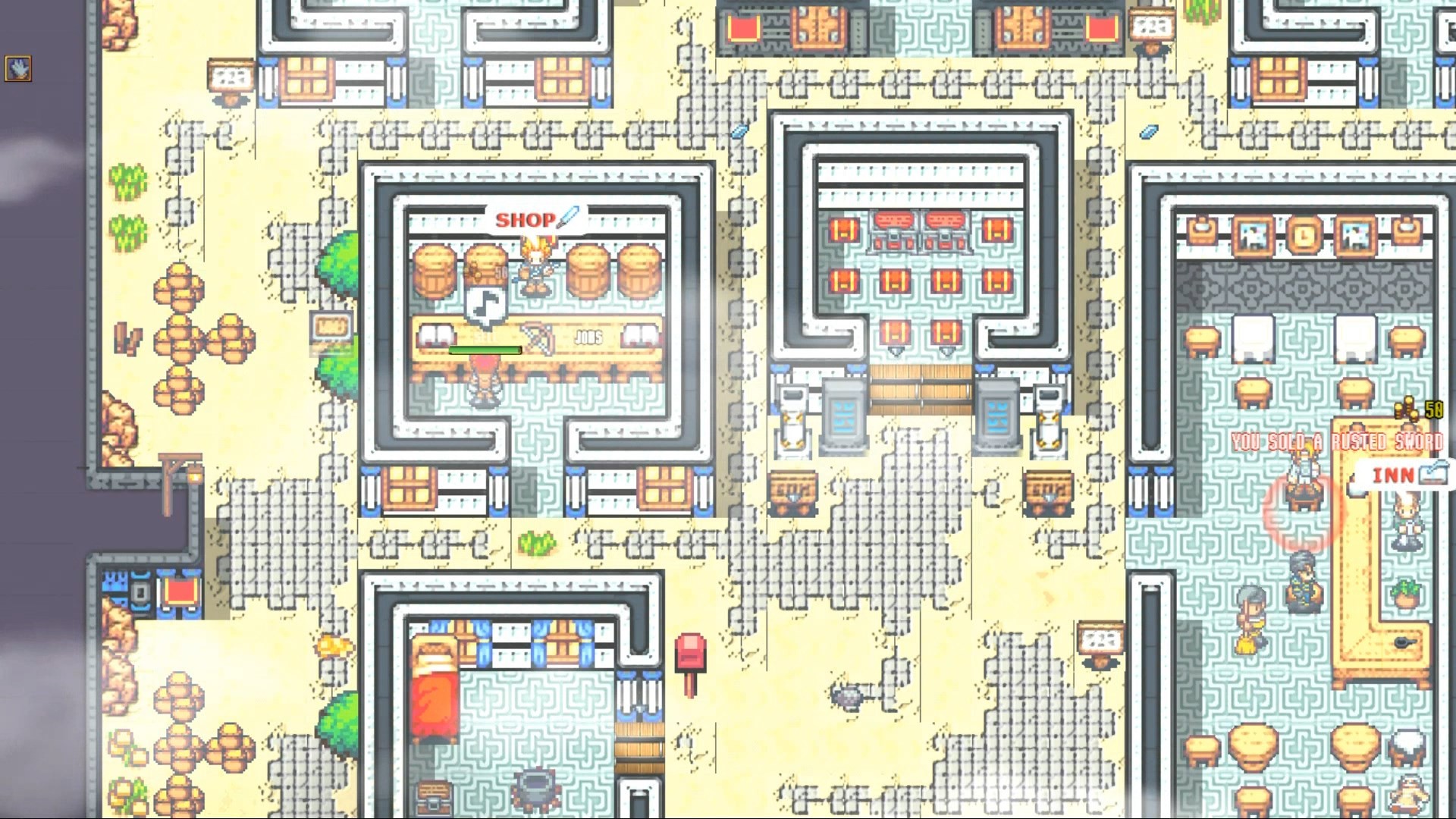Click the small wooden sign left of the shop

tap(332, 325)
